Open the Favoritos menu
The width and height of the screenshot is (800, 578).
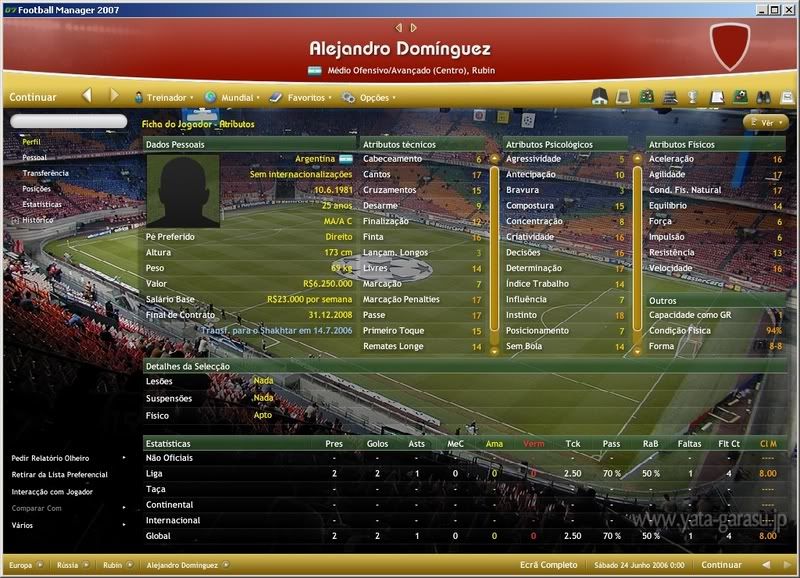click(305, 98)
